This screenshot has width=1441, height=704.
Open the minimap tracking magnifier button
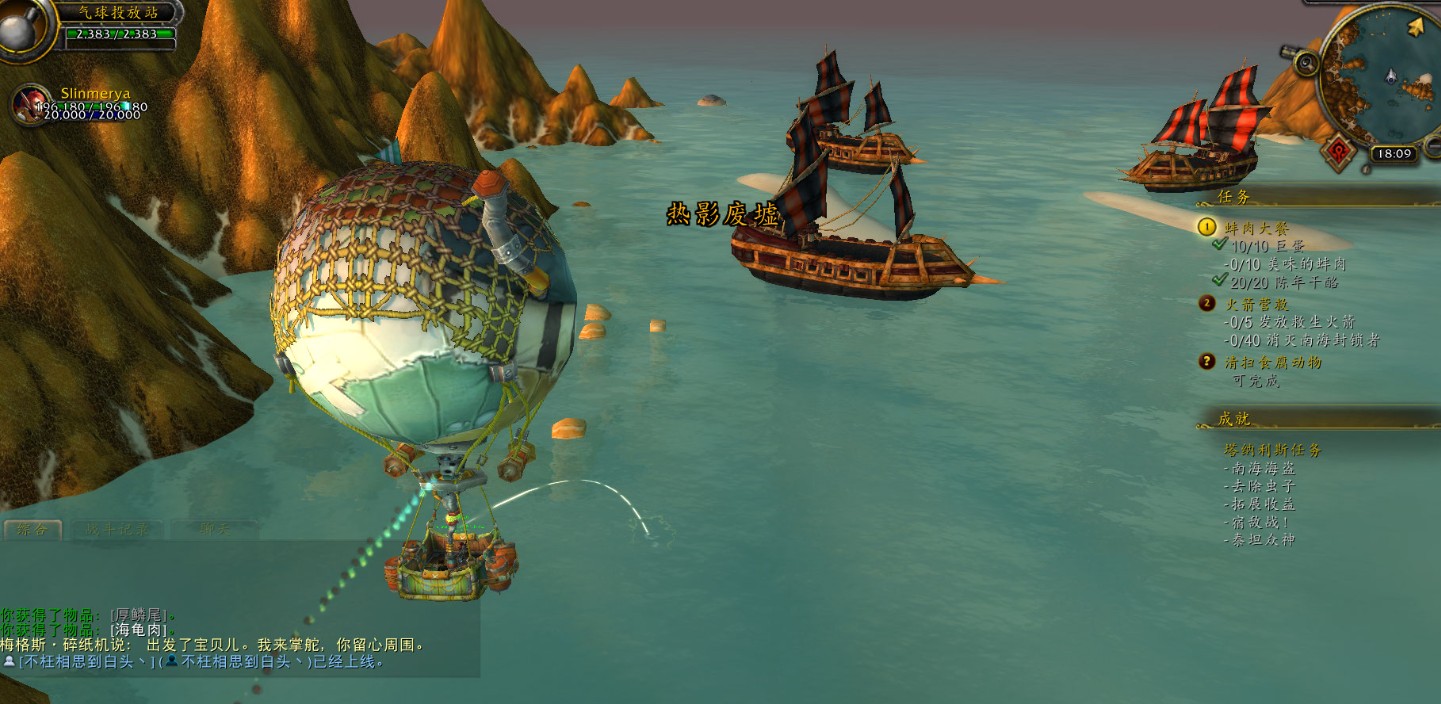click(1306, 63)
